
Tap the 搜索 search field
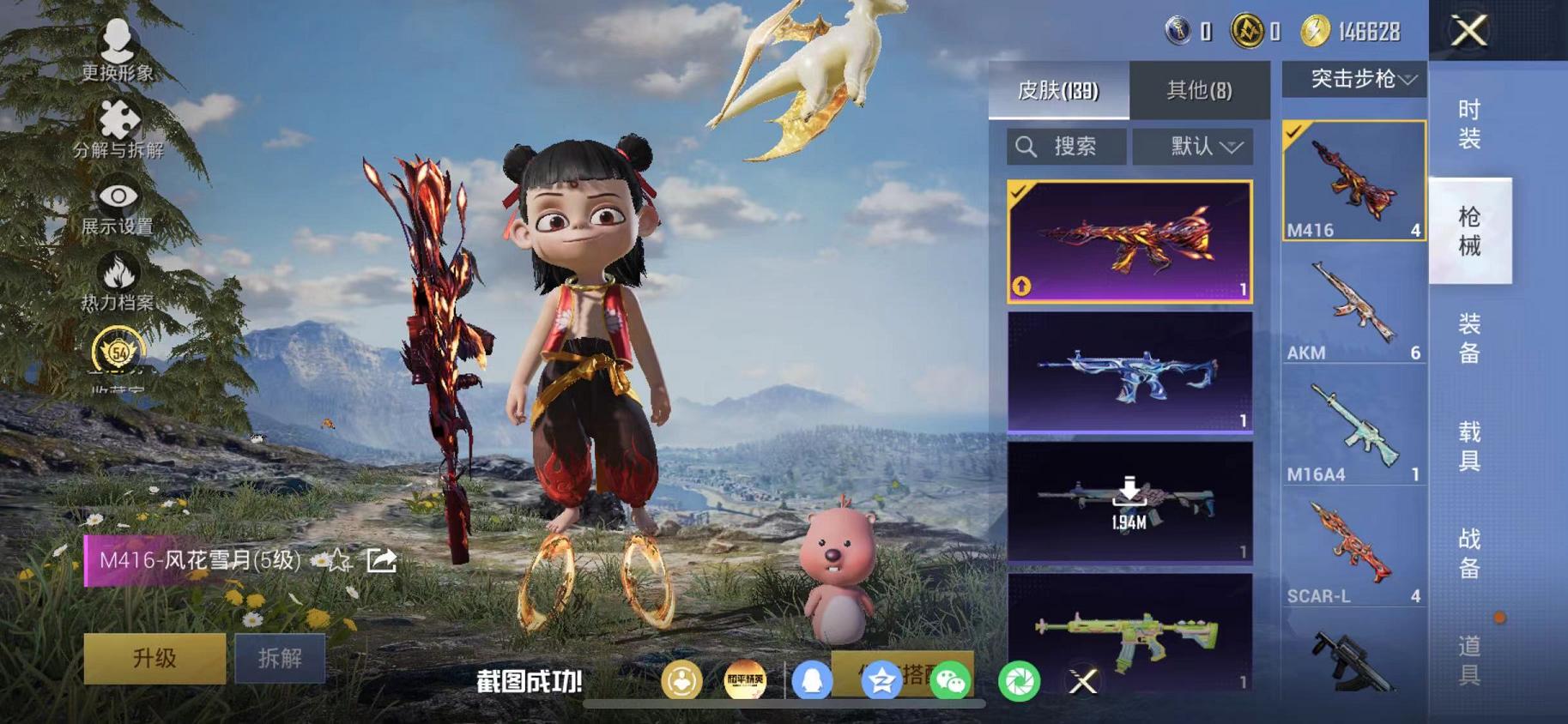tap(1067, 146)
